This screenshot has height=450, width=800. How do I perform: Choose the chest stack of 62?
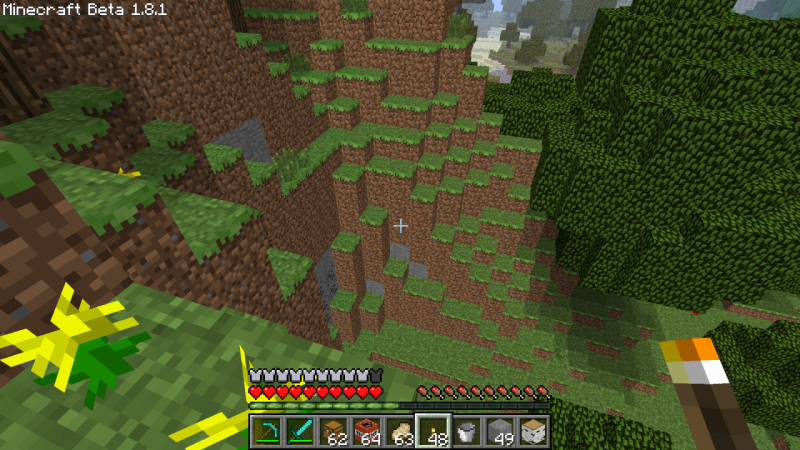coord(333,432)
